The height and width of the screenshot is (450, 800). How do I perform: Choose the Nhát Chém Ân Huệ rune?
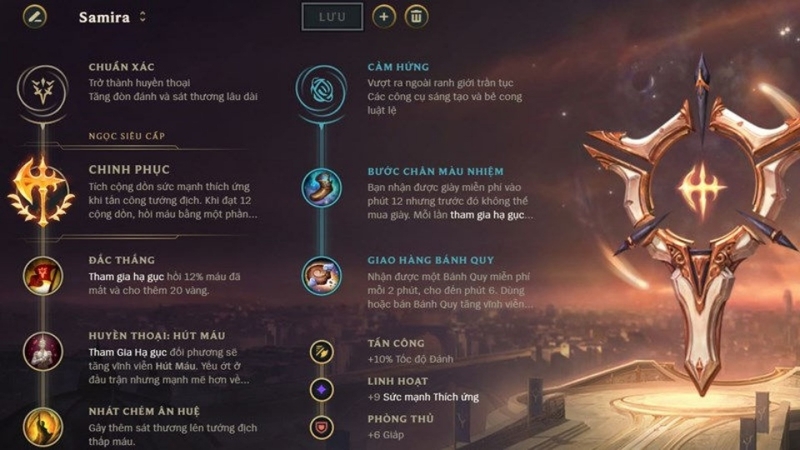(x=43, y=425)
